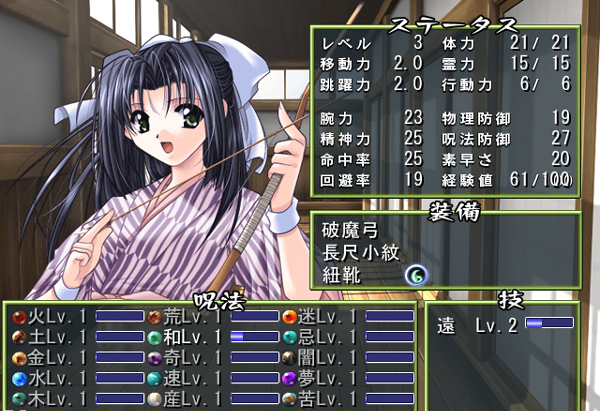Pick the 奇 spell entry
This screenshot has height=411, width=600.
coord(190,358)
